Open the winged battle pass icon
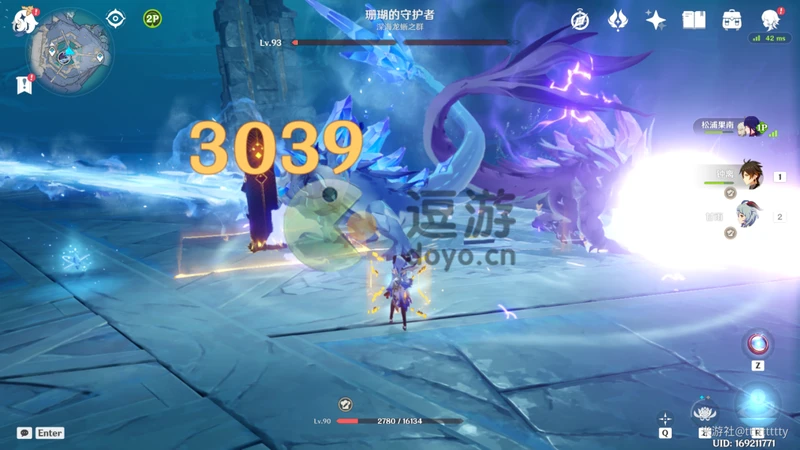Viewport: 800px width, 450px height. (x=617, y=20)
